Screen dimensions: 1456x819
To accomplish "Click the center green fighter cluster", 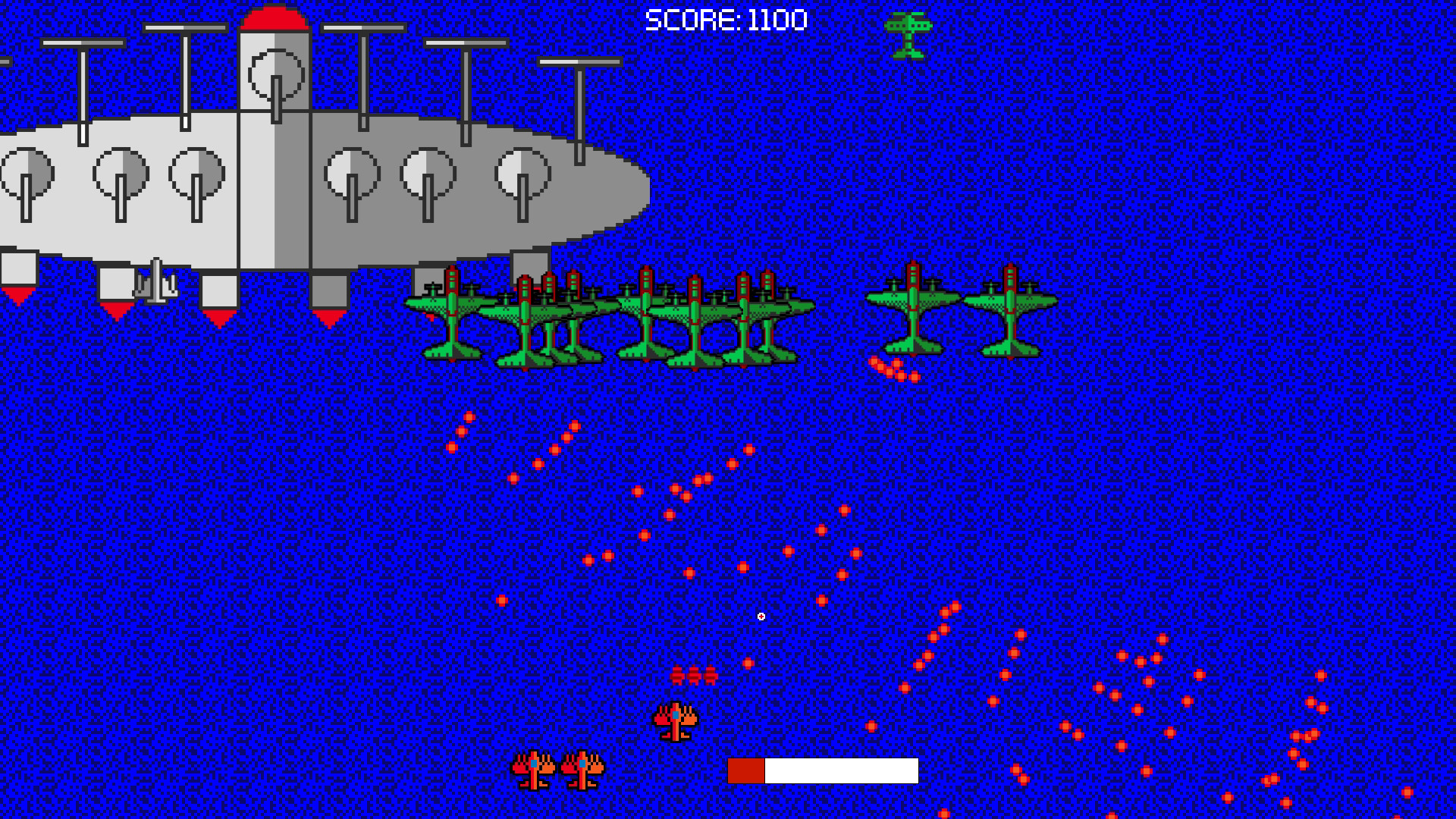I will [698, 315].
